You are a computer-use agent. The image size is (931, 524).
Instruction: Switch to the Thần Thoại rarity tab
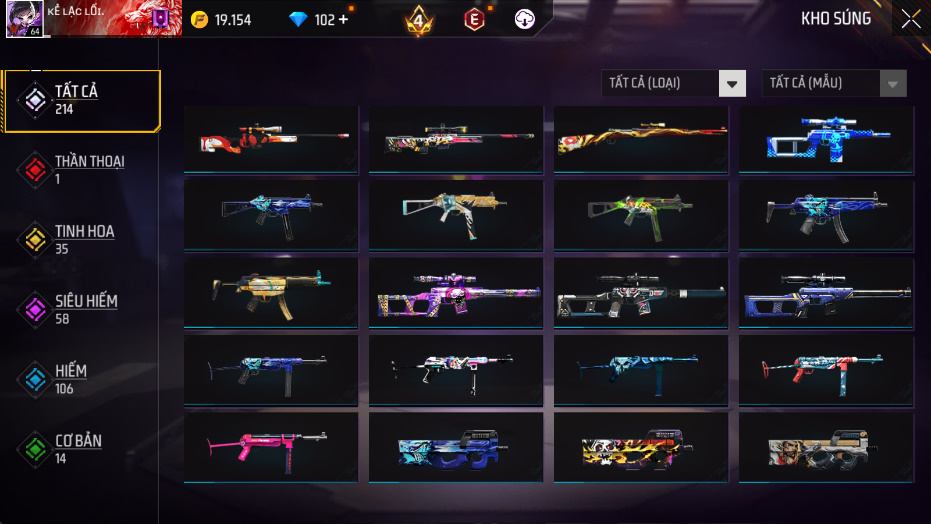[80, 169]
